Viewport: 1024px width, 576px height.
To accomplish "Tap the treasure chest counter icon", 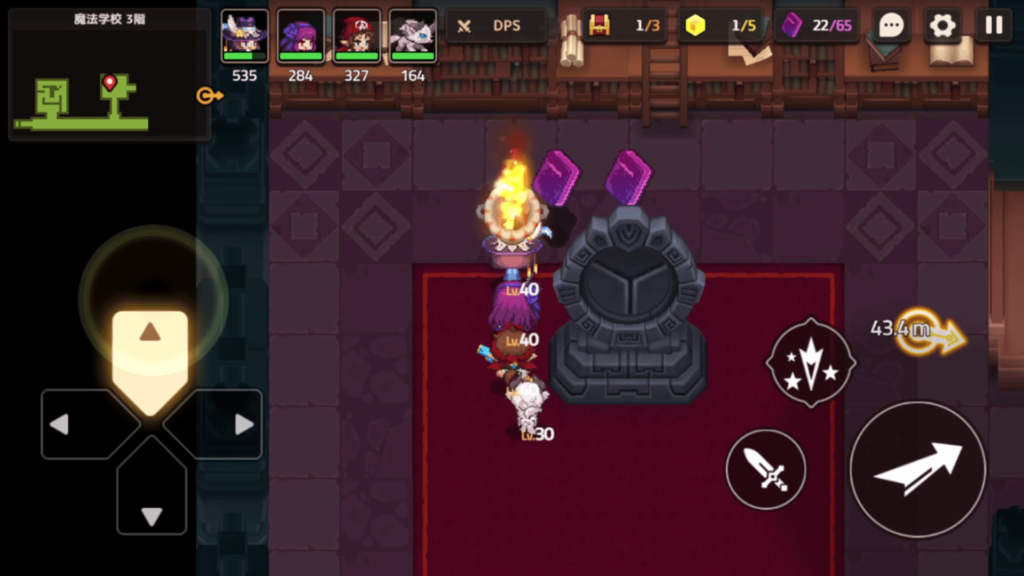I will point(599,26).
